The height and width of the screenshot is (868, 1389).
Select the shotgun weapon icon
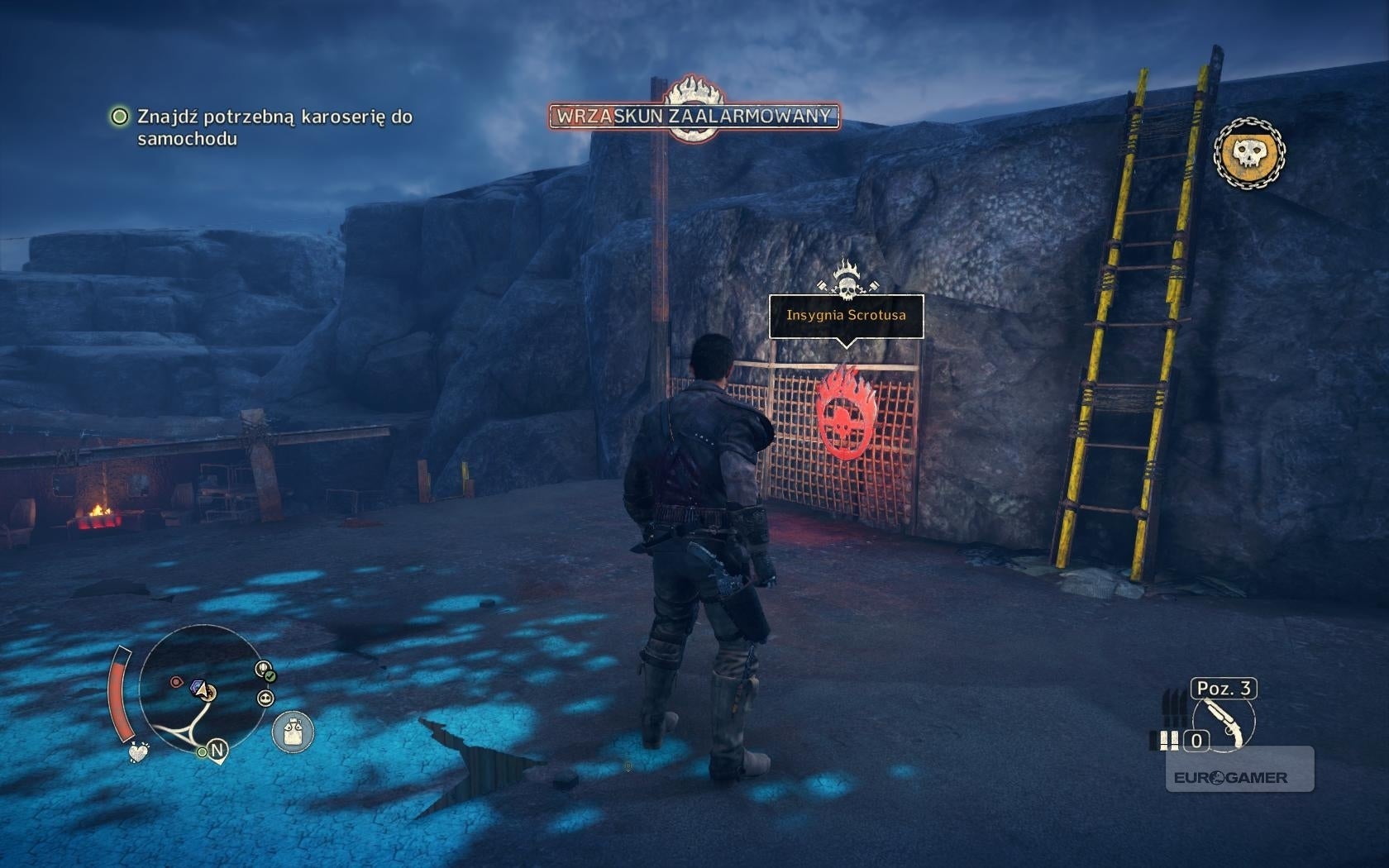[1224, 723]
